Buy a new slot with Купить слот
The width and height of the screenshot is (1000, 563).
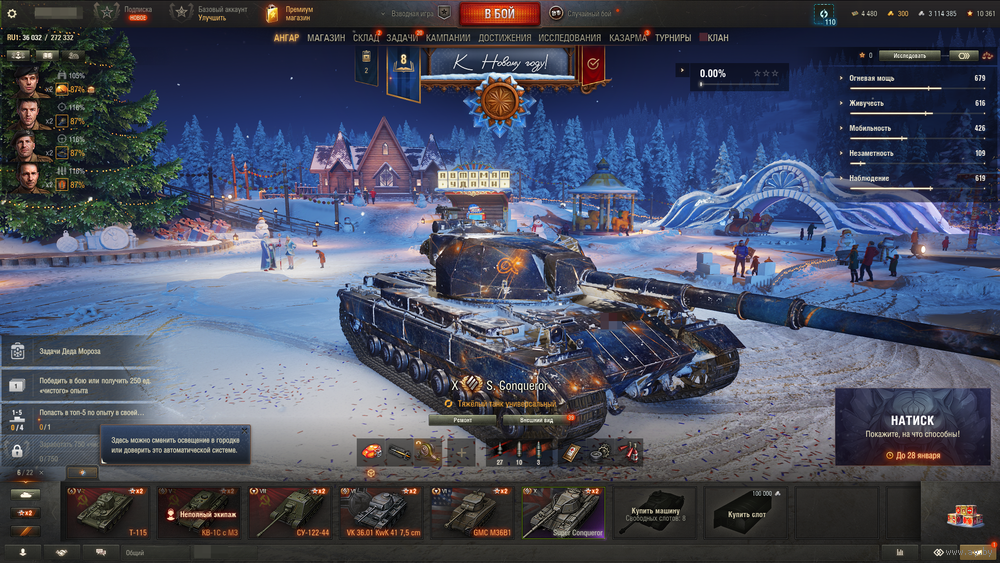(747, 513)
